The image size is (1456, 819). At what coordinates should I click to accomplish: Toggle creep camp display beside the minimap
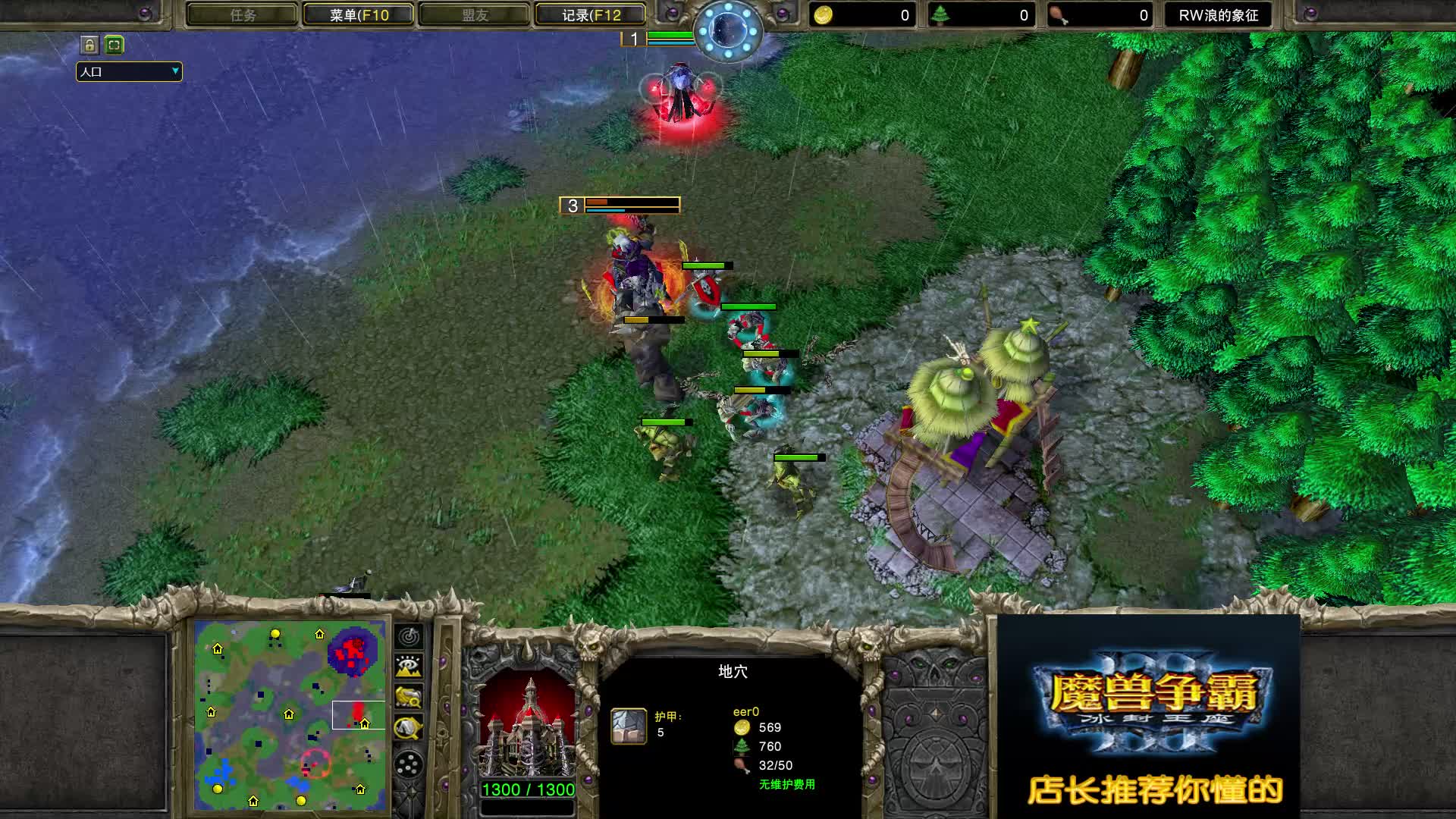point(409,726)
